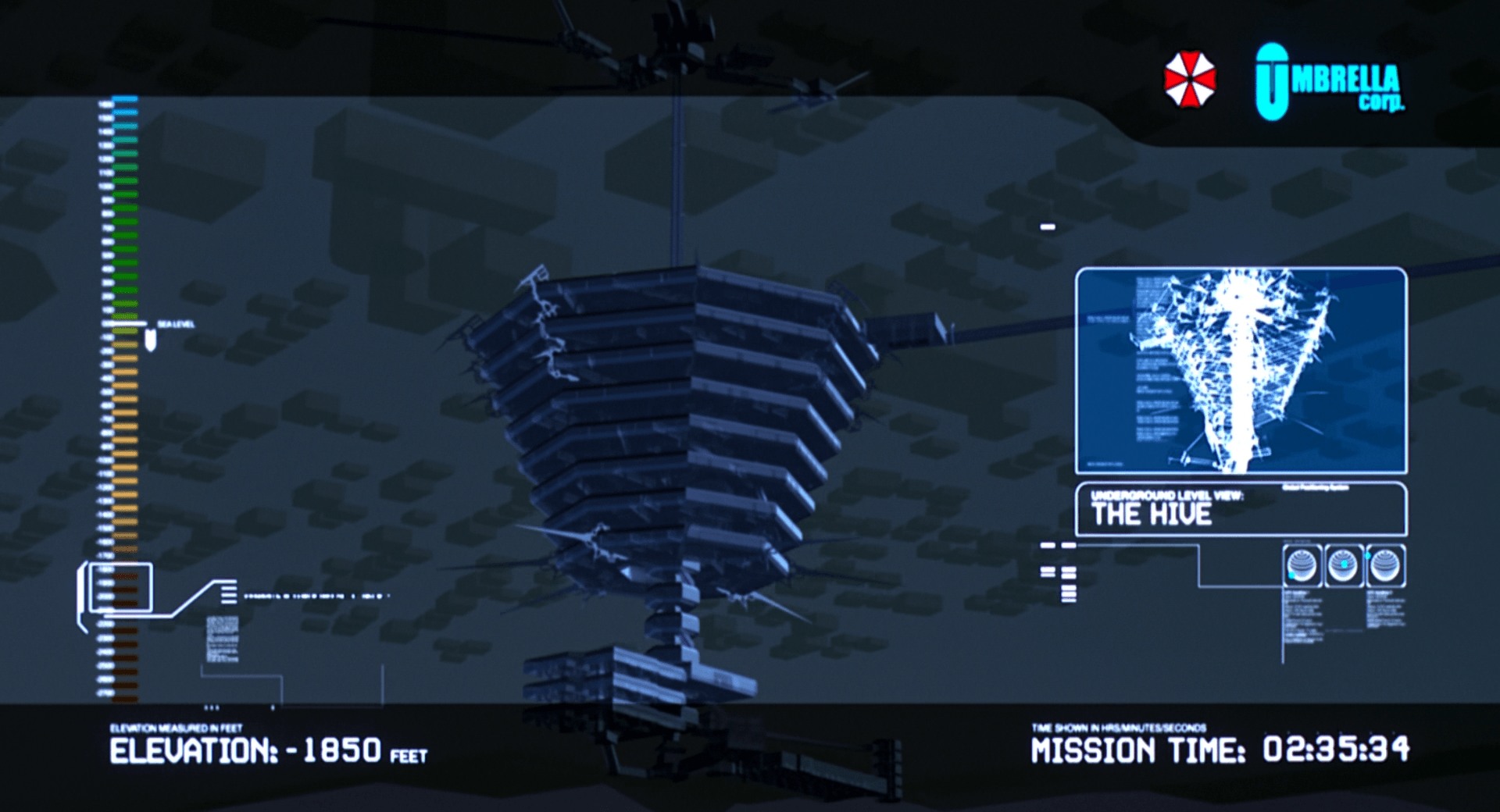Open the wireframe Hive blueprint thumbnail
The image size is (1500, 812).
[x=1241, y=371]
